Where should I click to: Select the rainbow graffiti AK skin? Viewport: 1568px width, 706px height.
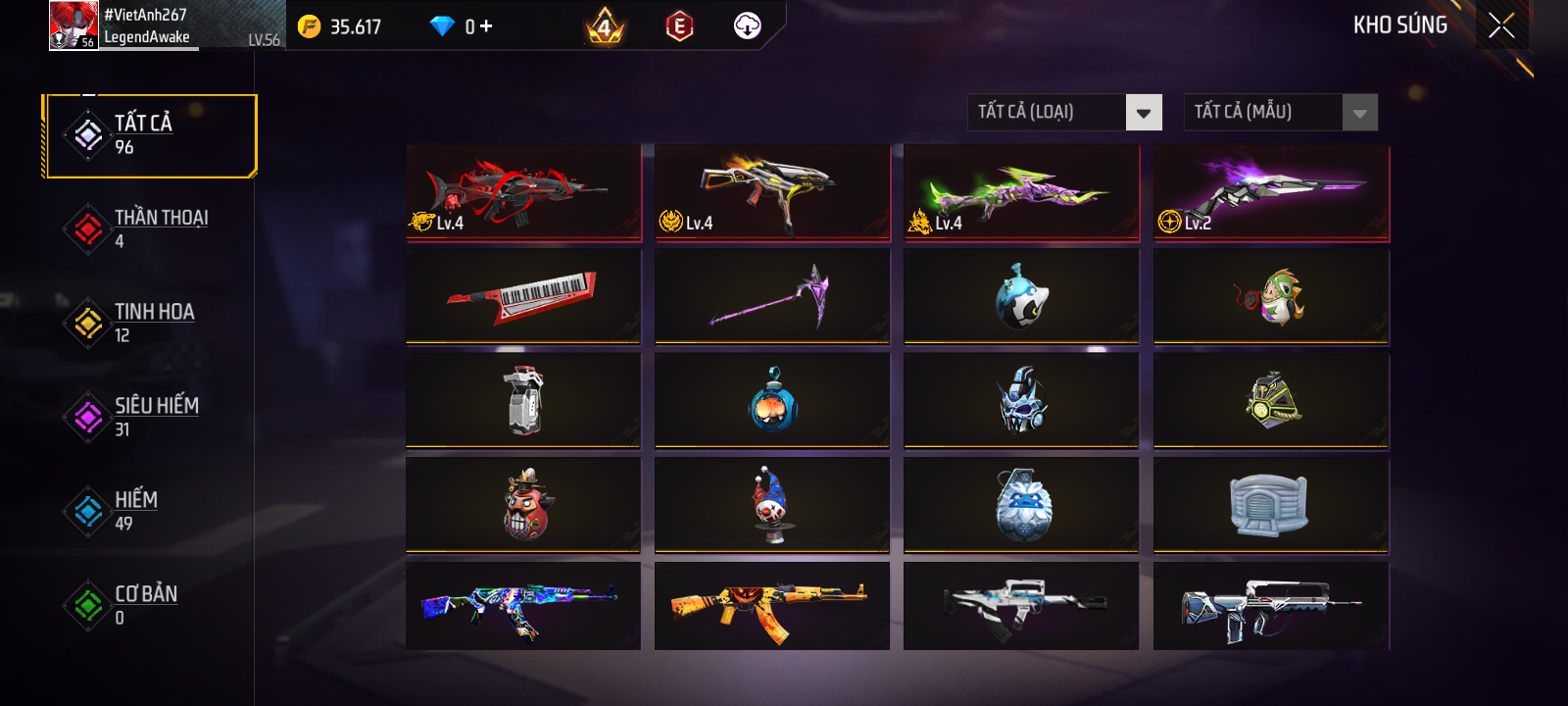pos(523,606)
